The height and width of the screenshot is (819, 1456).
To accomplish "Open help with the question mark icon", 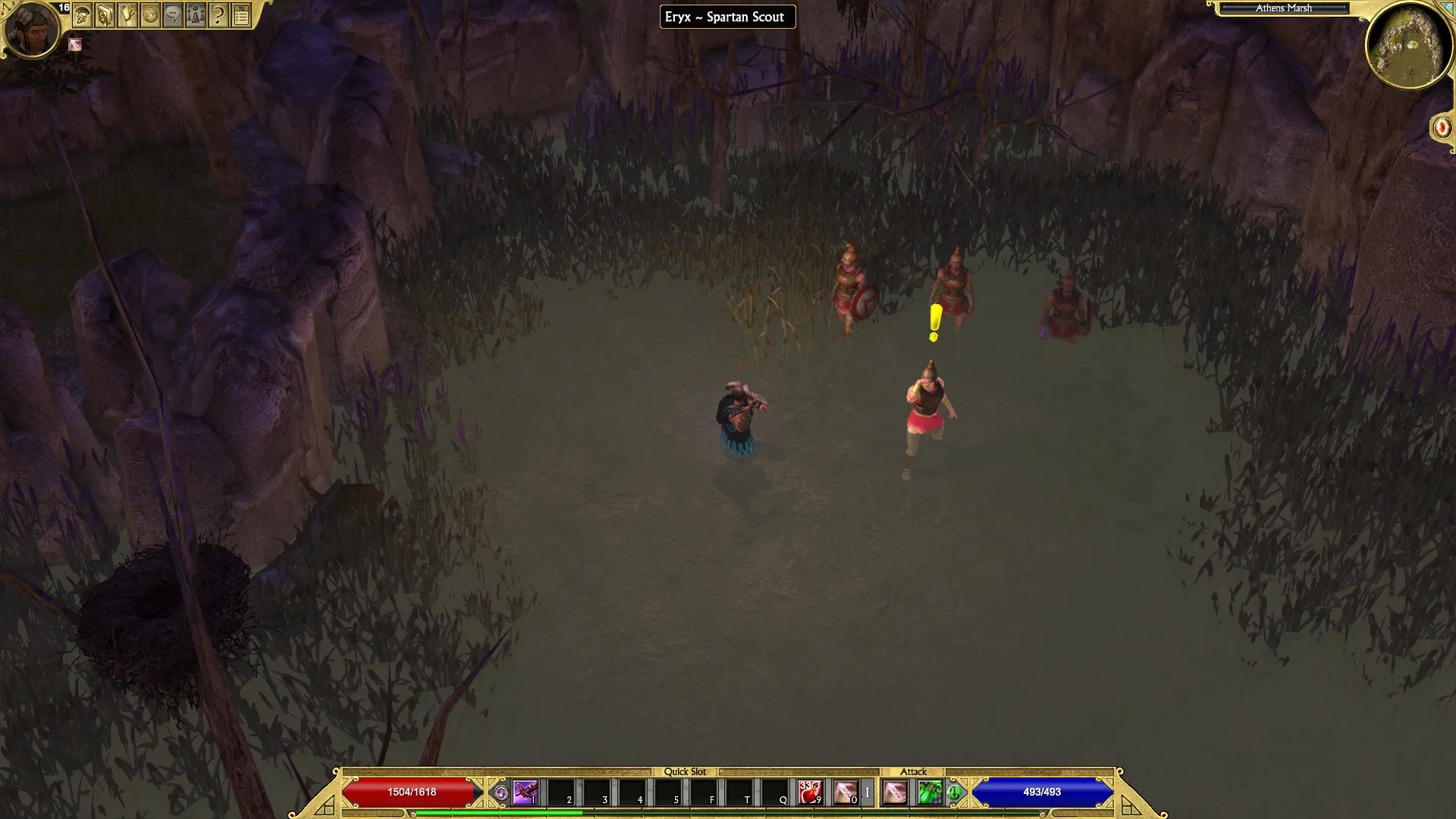I will [218, 14].
